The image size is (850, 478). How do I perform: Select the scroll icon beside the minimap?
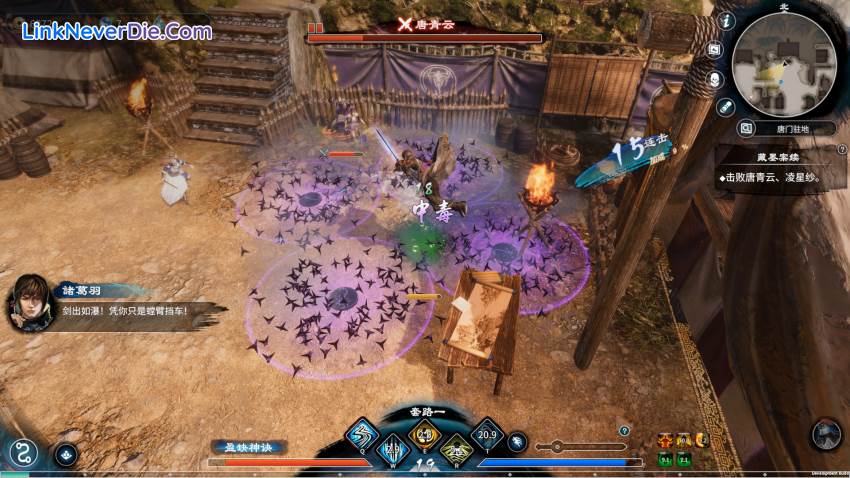tap(725, 106)
